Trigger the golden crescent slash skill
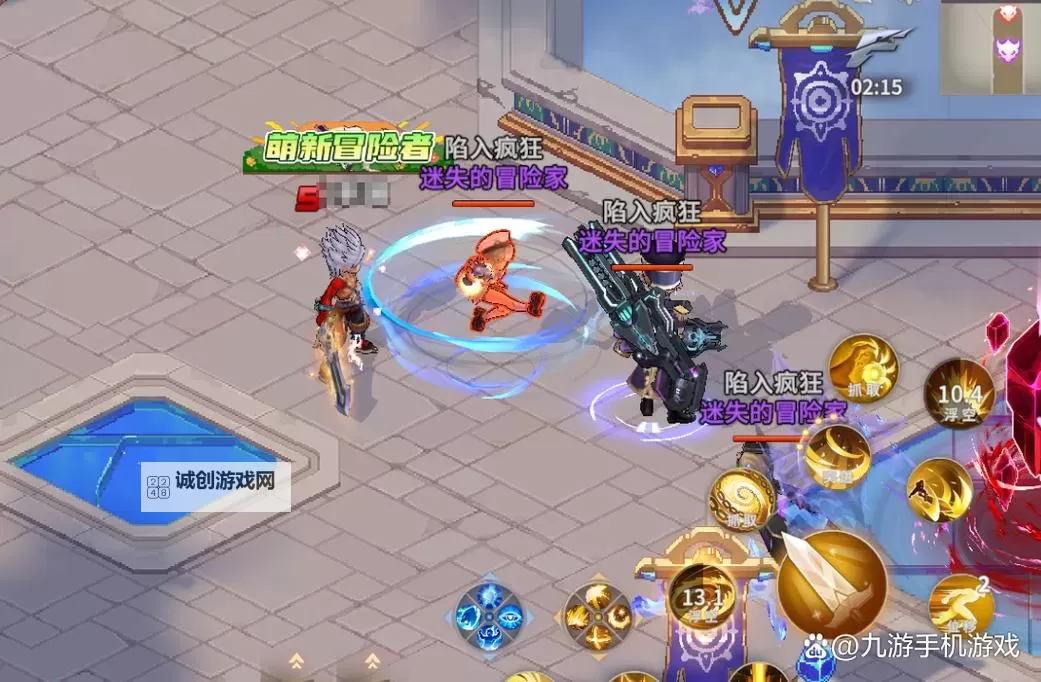 tap(836, 458)
